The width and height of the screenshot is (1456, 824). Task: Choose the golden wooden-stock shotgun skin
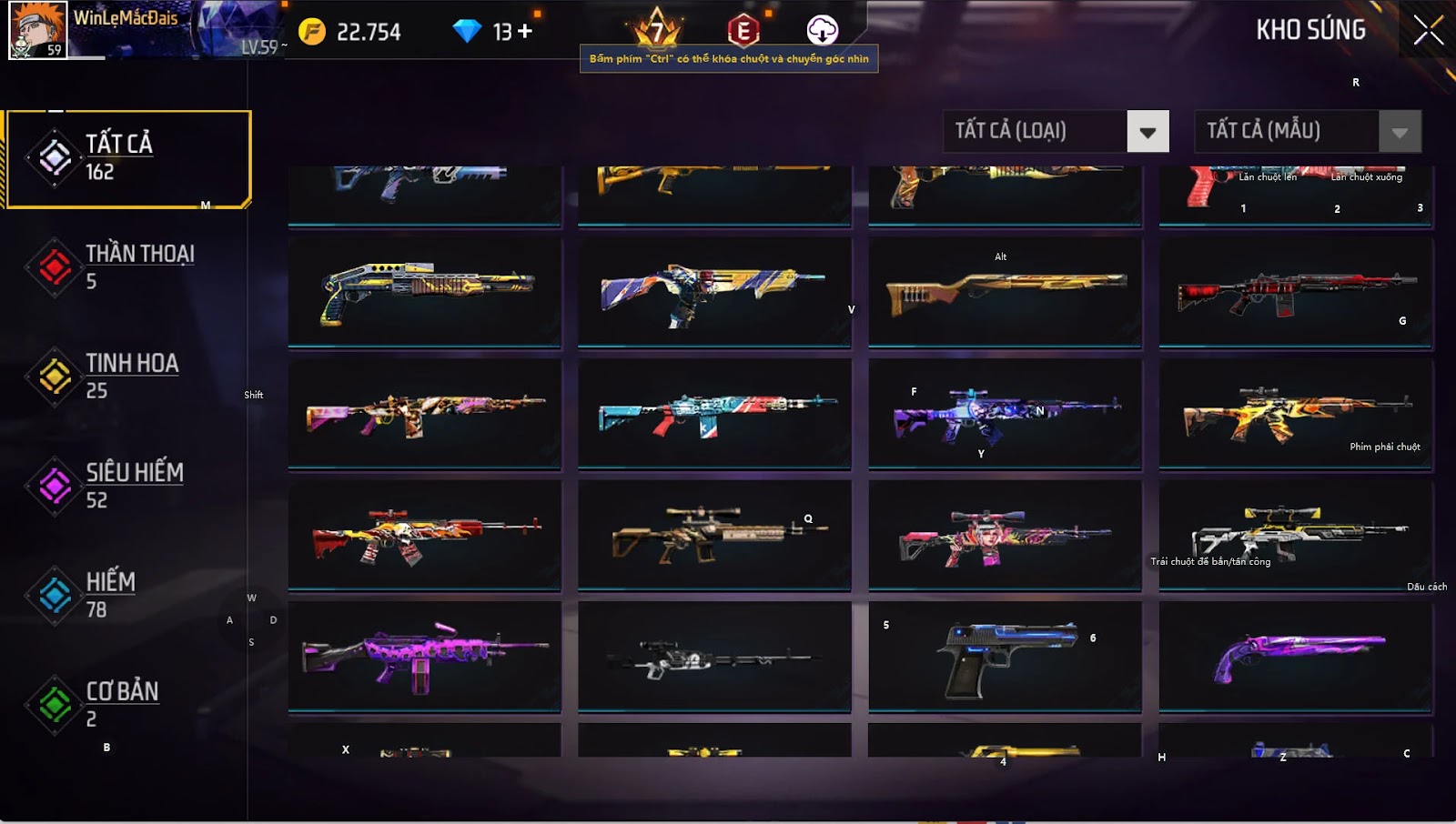click(x=1005, y=293)
